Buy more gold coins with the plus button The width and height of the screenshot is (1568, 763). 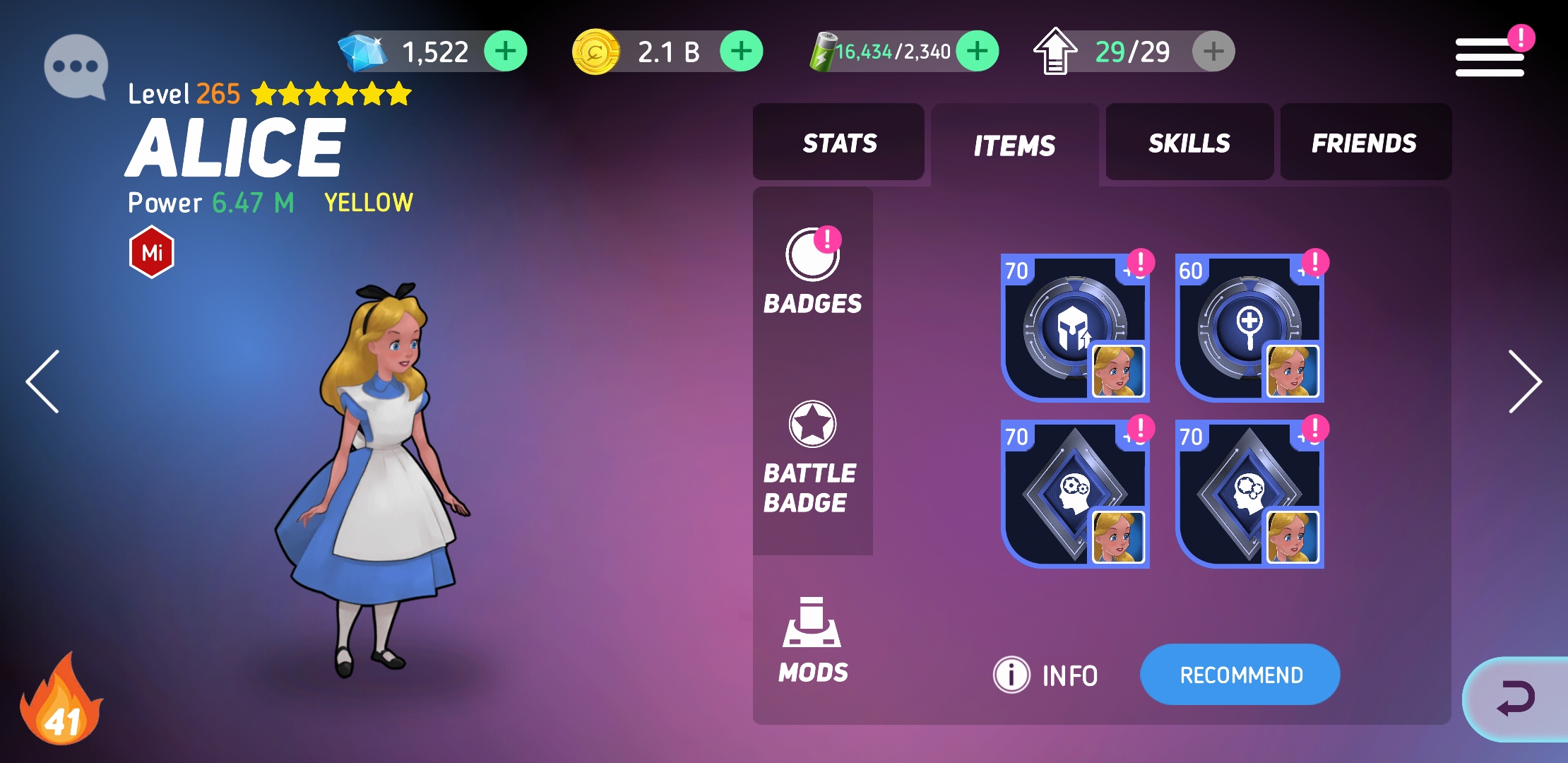741,52
